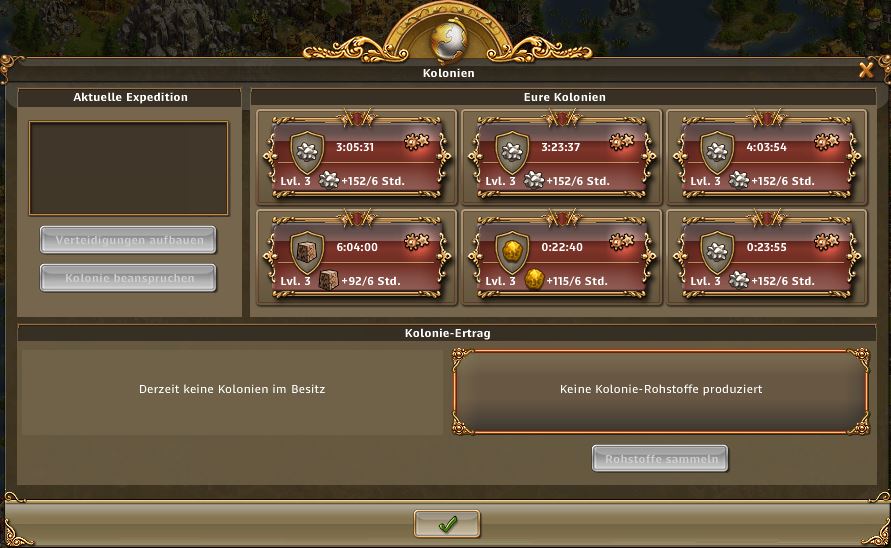Viewport: 891px width, 548px height.
Task: Choose the stone colony with timer 6:04:00
Action: (357, 257)
